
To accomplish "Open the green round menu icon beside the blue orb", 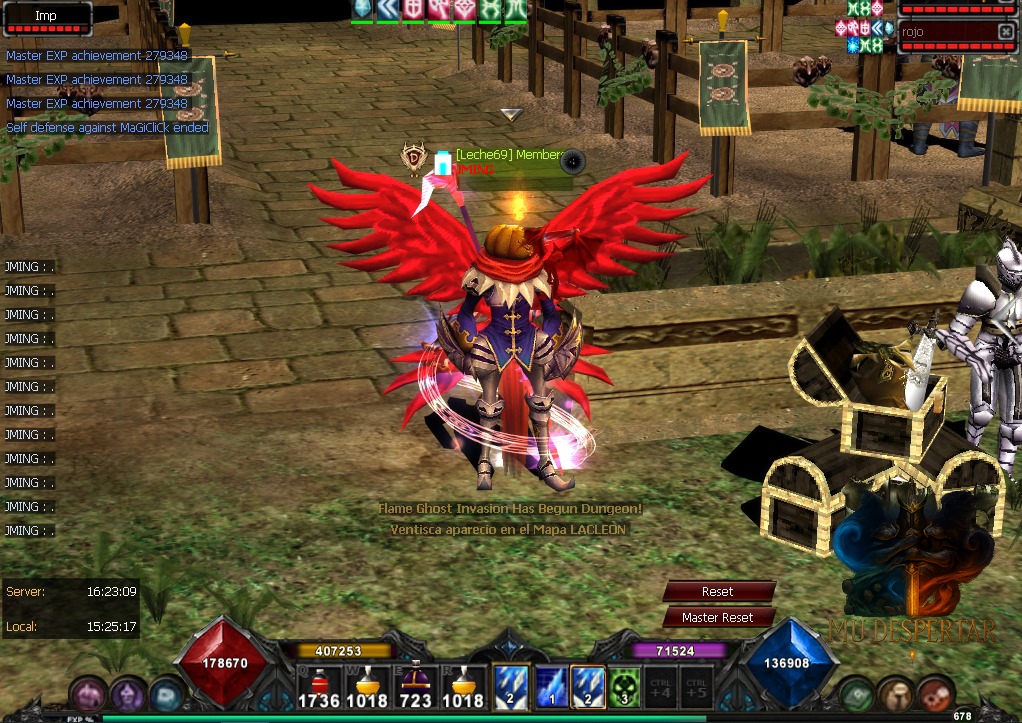I will pos(857,694).
